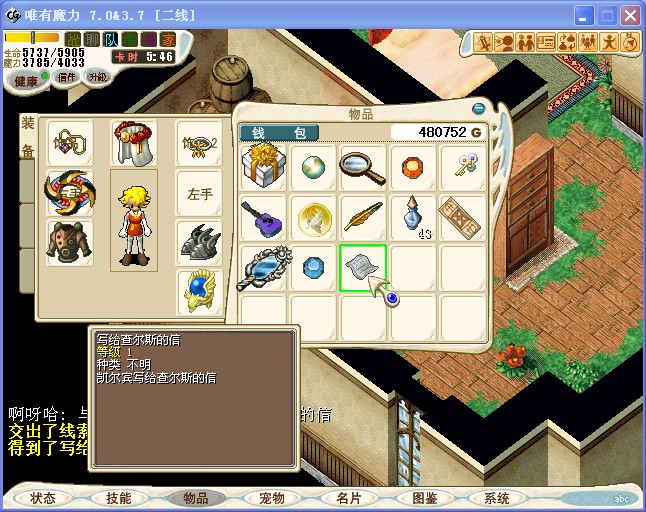646x512 pixels.
Task: Open the 信件 mail button
Action: tap(66, 77)
